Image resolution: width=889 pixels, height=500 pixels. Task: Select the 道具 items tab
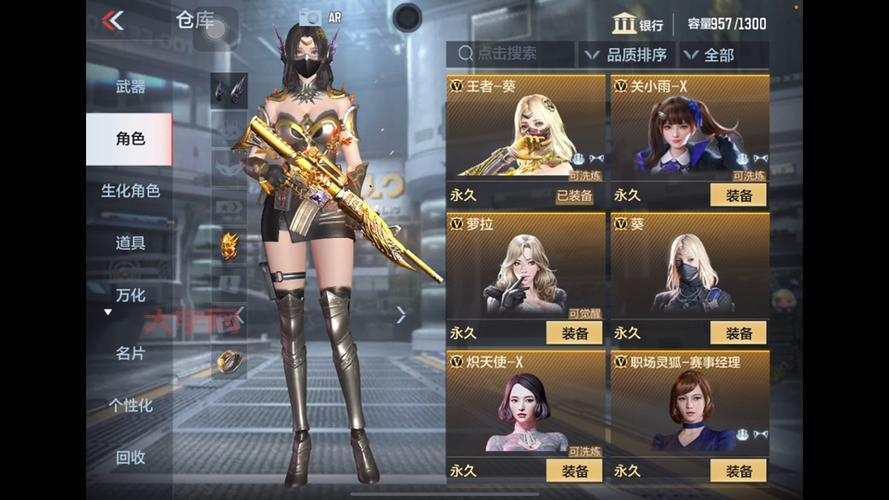tap(130, 243)
